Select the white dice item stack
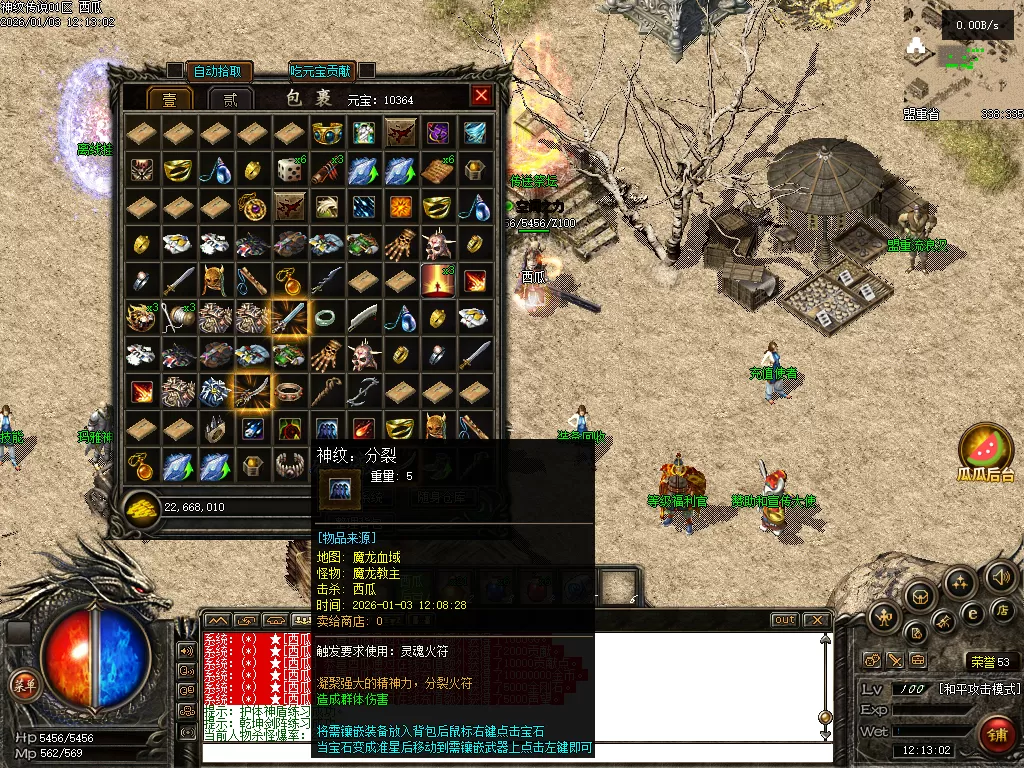This screenshot has height=768, width=1024. coord(289,170)
